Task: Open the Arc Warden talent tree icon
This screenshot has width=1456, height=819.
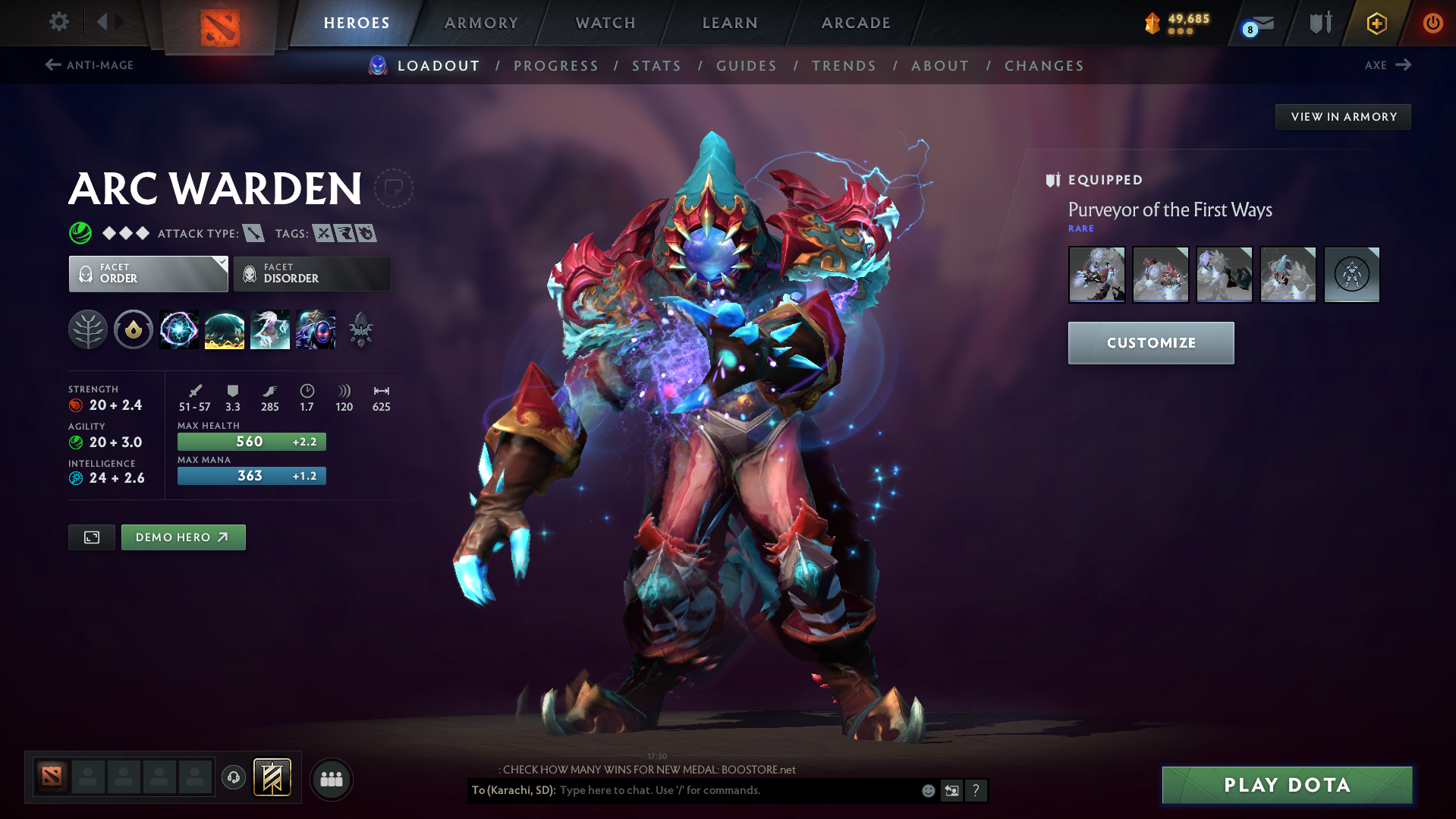Action: (x=88, y=329)
